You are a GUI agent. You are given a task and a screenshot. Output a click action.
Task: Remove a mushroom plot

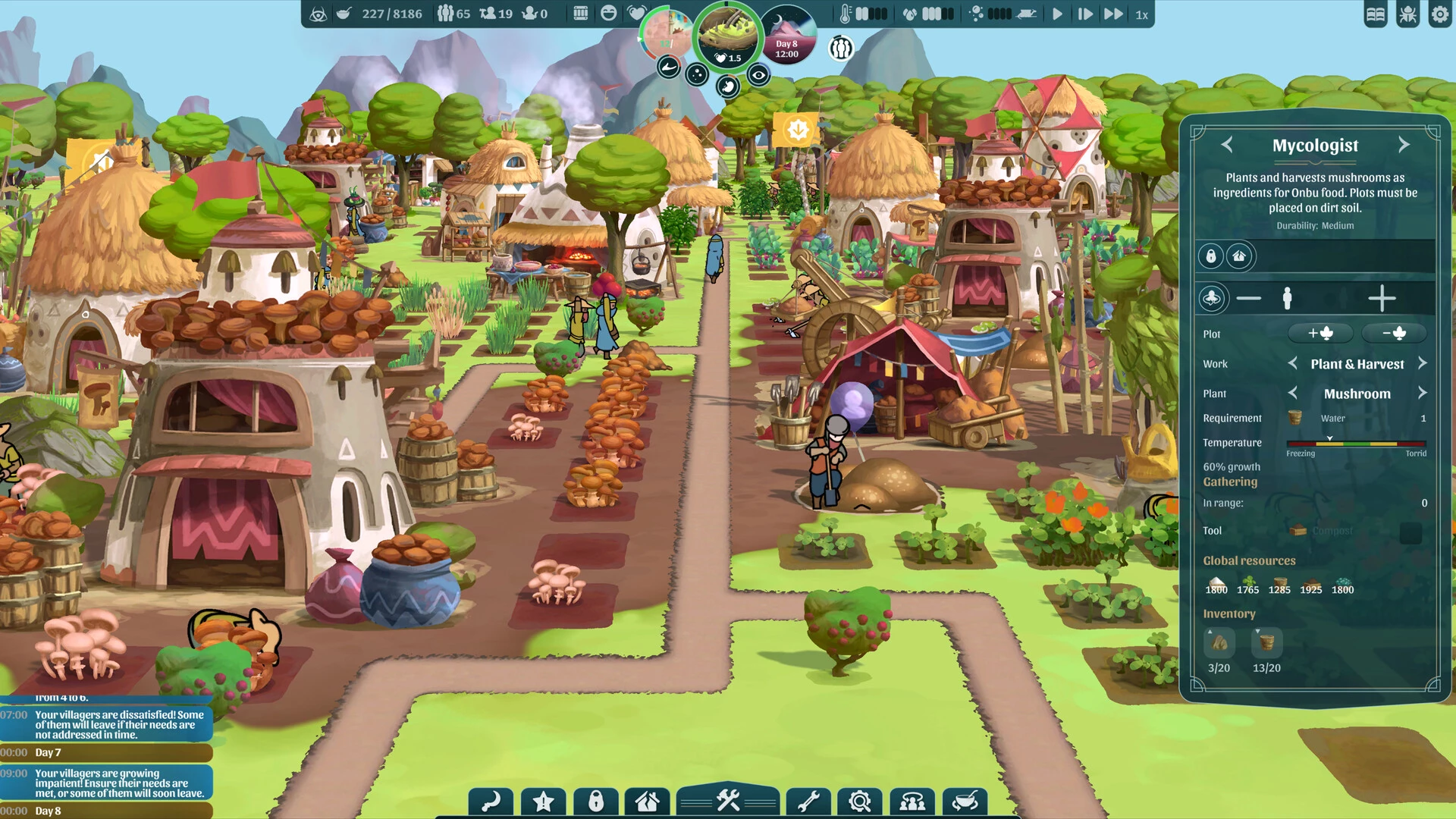[1394, 333]
